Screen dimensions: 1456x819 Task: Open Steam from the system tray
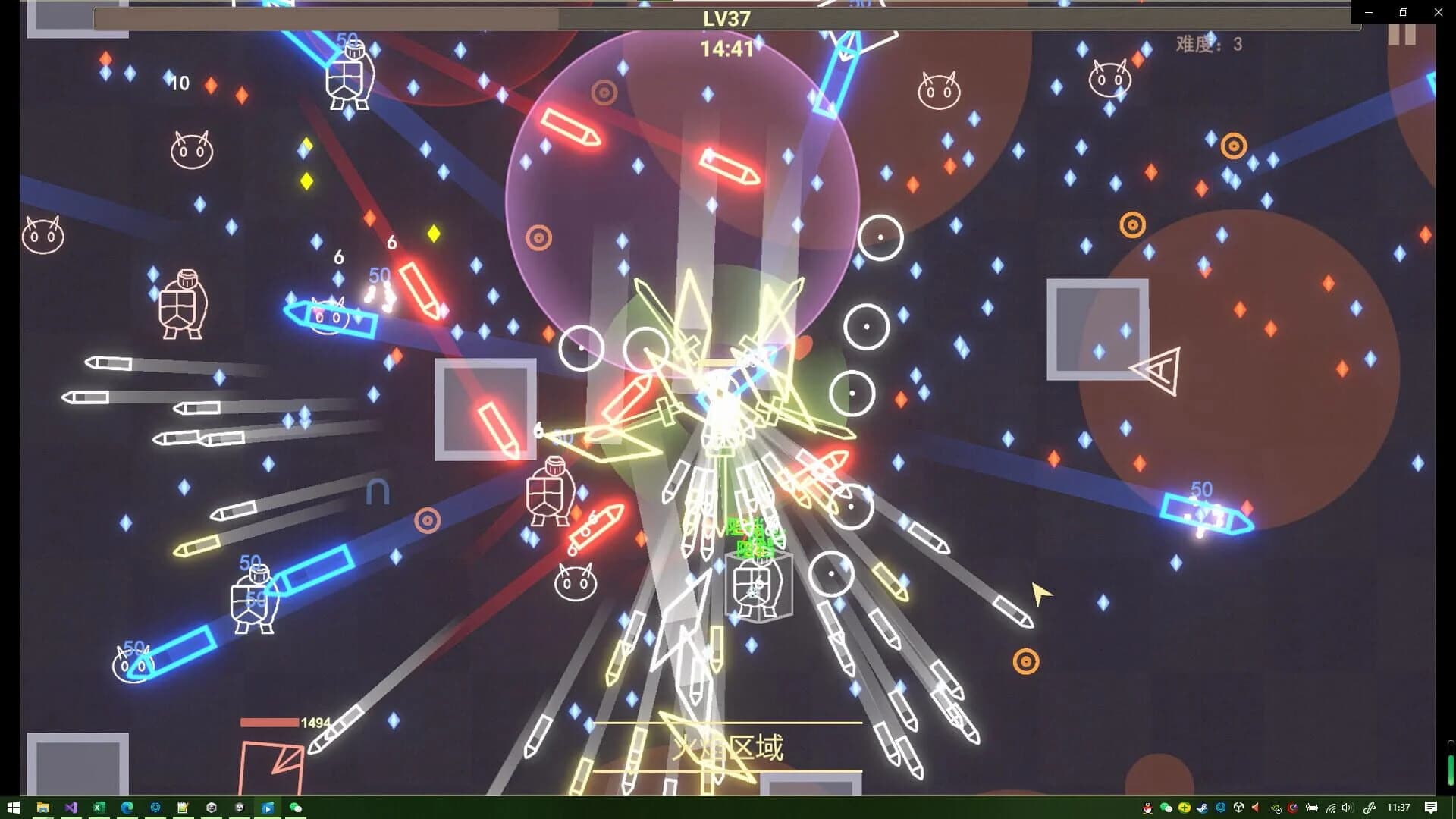tap(1203, 808)
